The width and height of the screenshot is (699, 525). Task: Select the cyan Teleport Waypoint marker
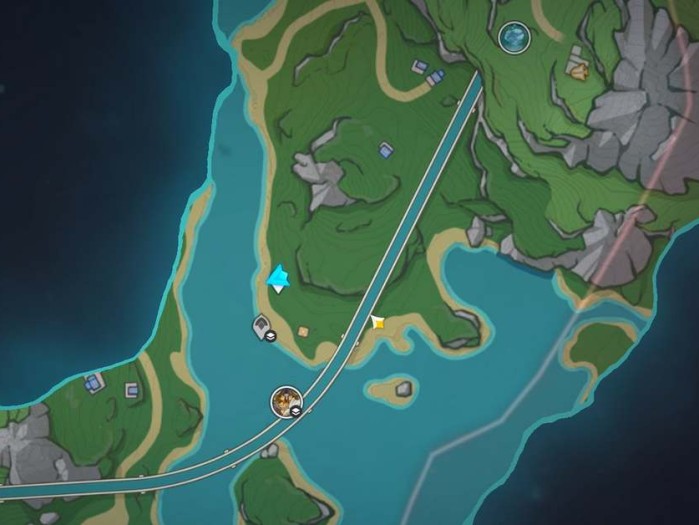coord(278,278)
